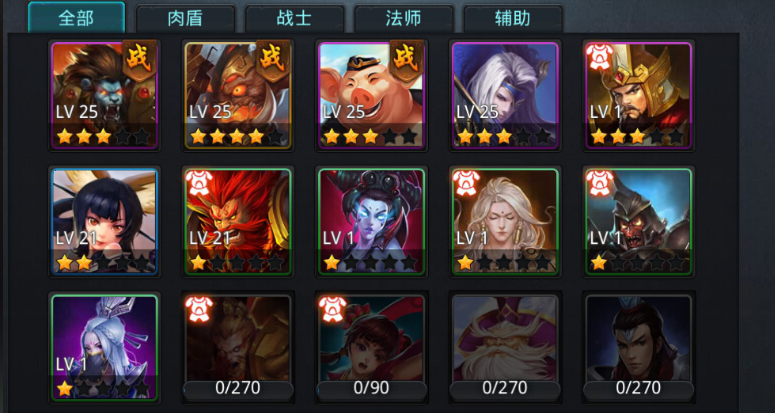Viewport: 775px width, 413px height.
Task: Pick the blue-skinned demoness hero
Action: click(371, 221)
